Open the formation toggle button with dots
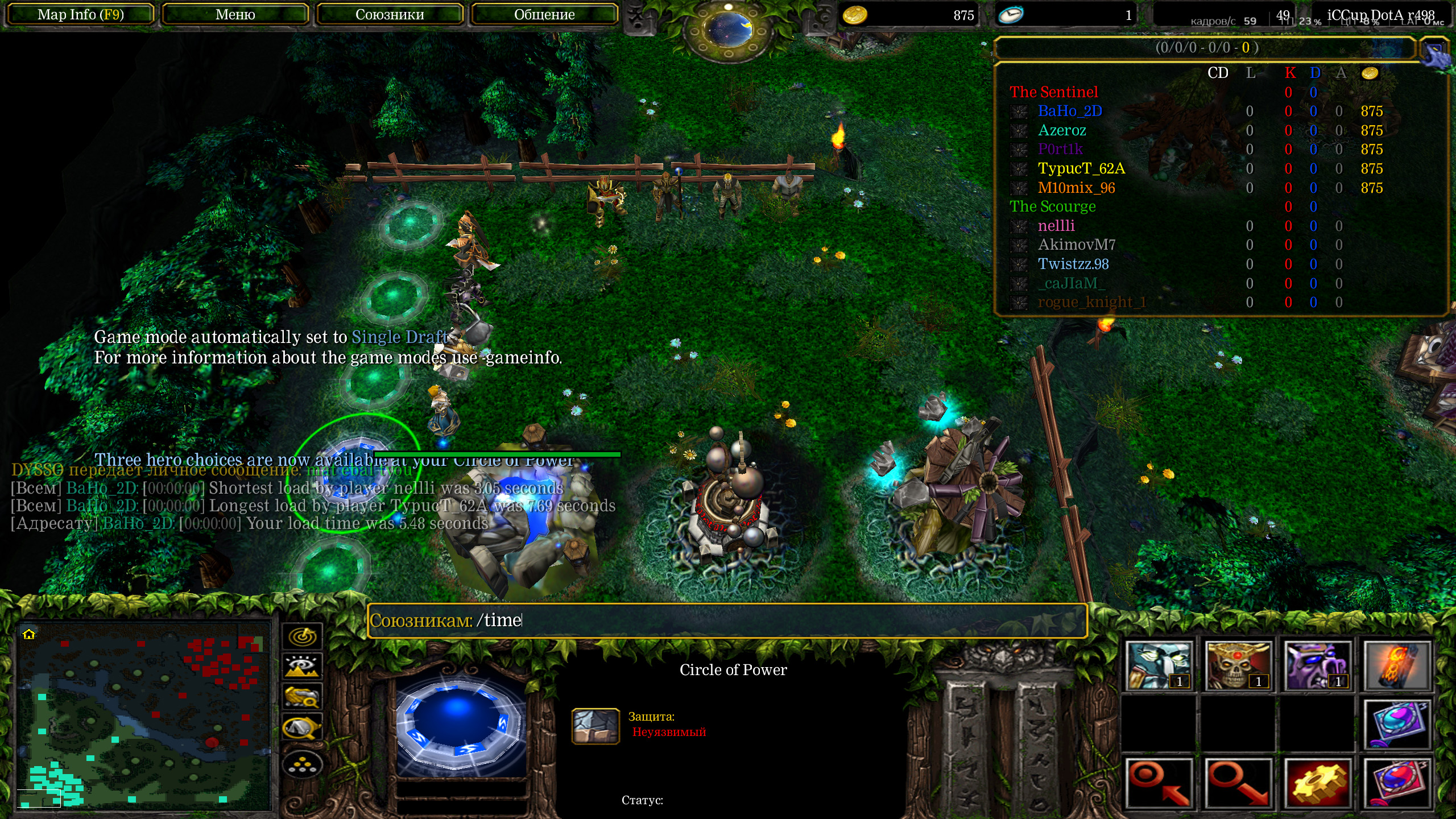This screenshot has width=1456, height=819. 302,765
